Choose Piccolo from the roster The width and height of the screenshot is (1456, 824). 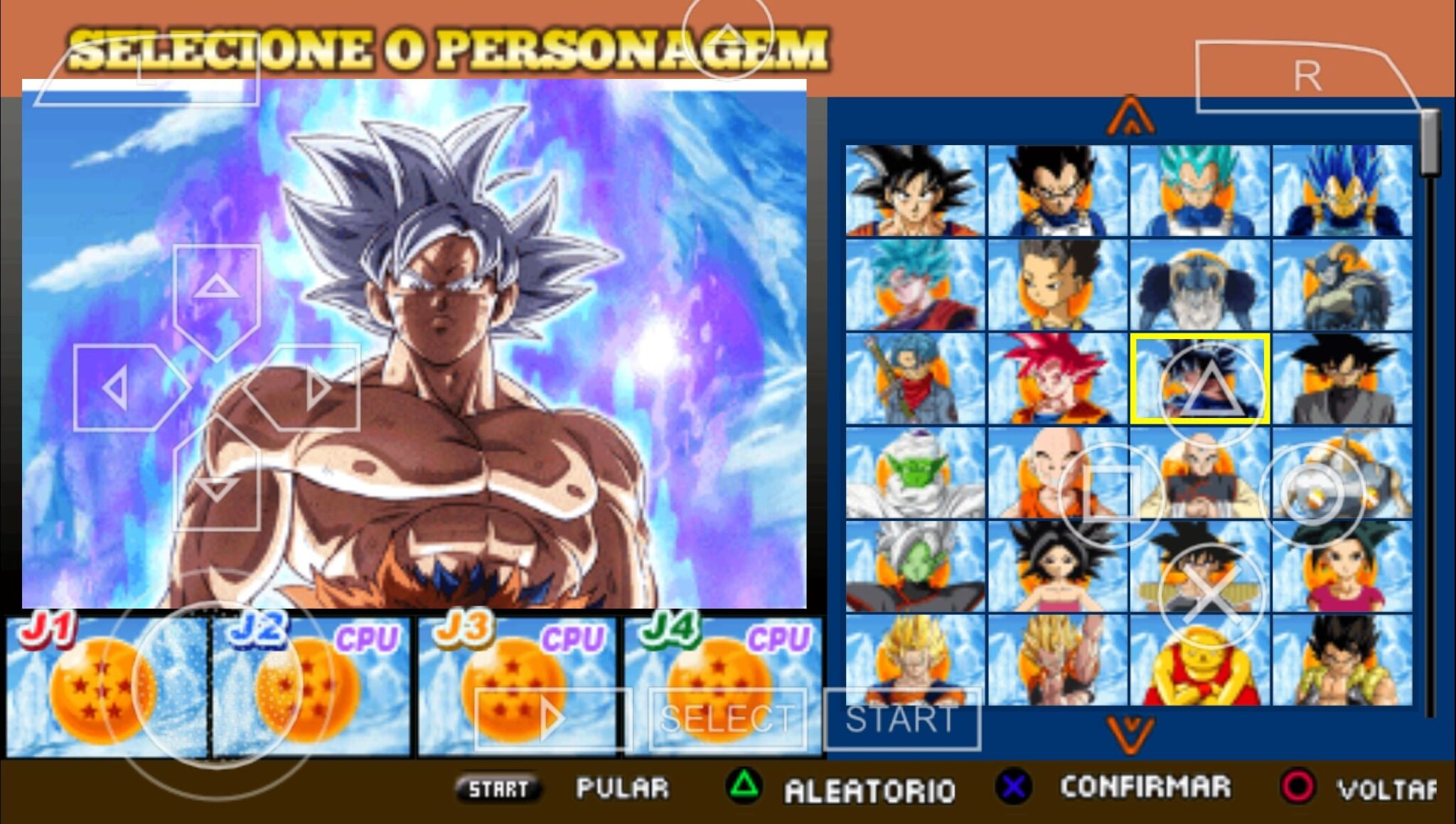(x=915, y=473)
